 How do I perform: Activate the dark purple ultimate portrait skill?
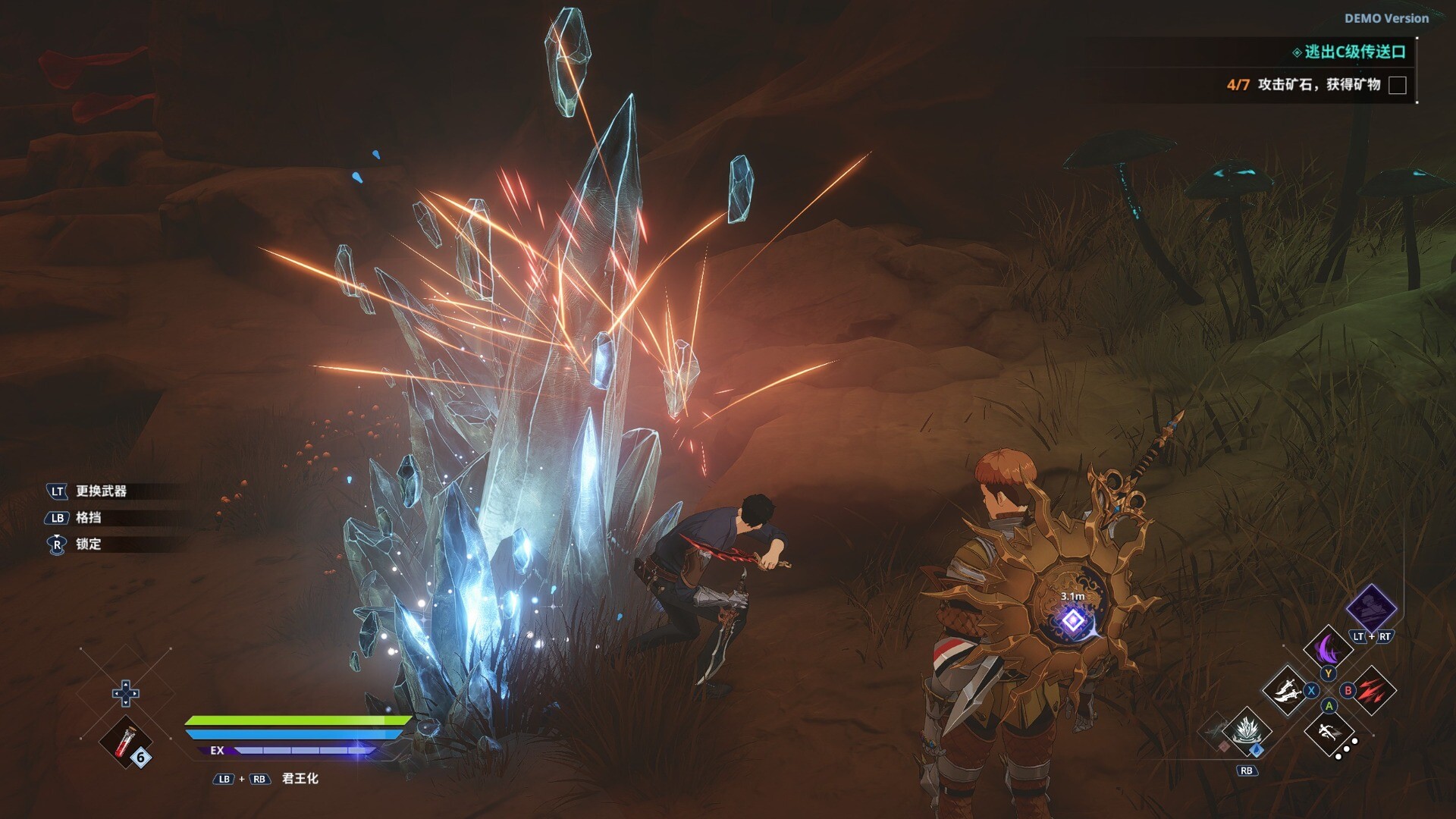pos(1371,608)
